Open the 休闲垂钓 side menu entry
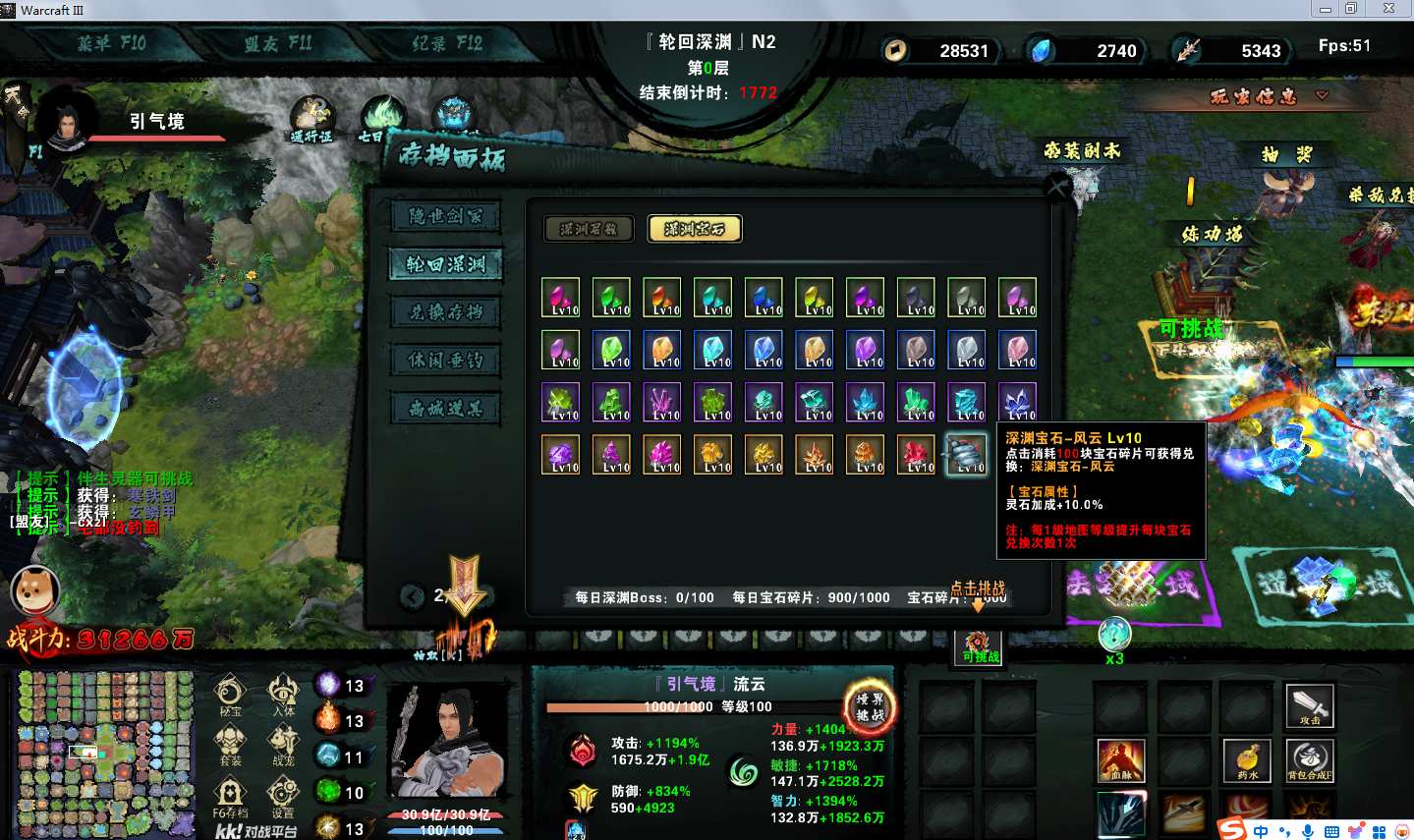This screenshot has height=840, width=1414. 446,361
